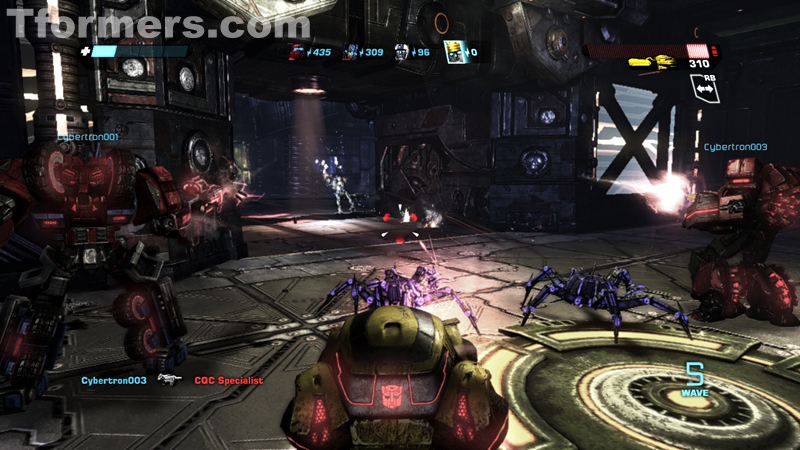Viewport: 800px width, 450px height.
Task: Select the highlighted yellow Bumblebee portrait
Action: 452,51
